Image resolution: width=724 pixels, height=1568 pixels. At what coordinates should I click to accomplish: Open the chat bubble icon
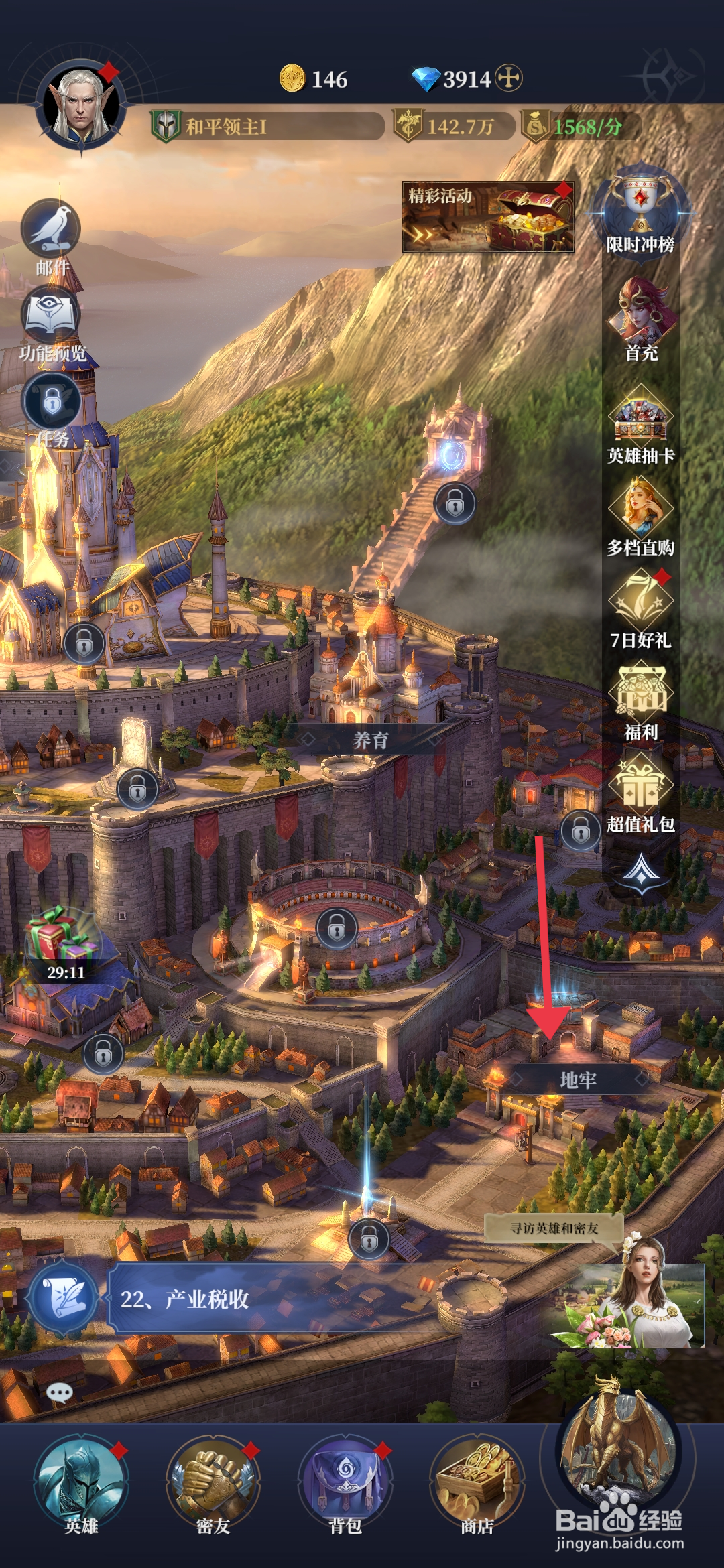click(x=60, y=1394)
